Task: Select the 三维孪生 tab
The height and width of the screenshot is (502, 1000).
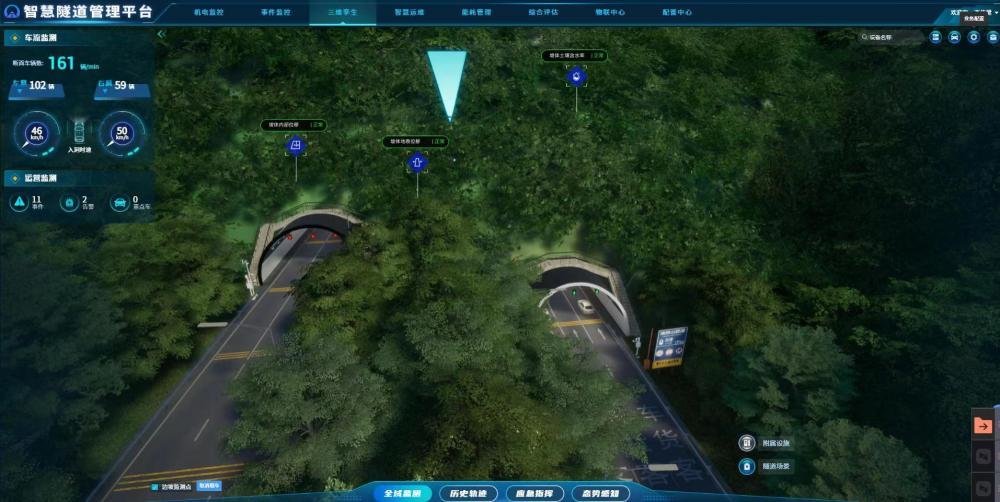Action: click(349, 13)
